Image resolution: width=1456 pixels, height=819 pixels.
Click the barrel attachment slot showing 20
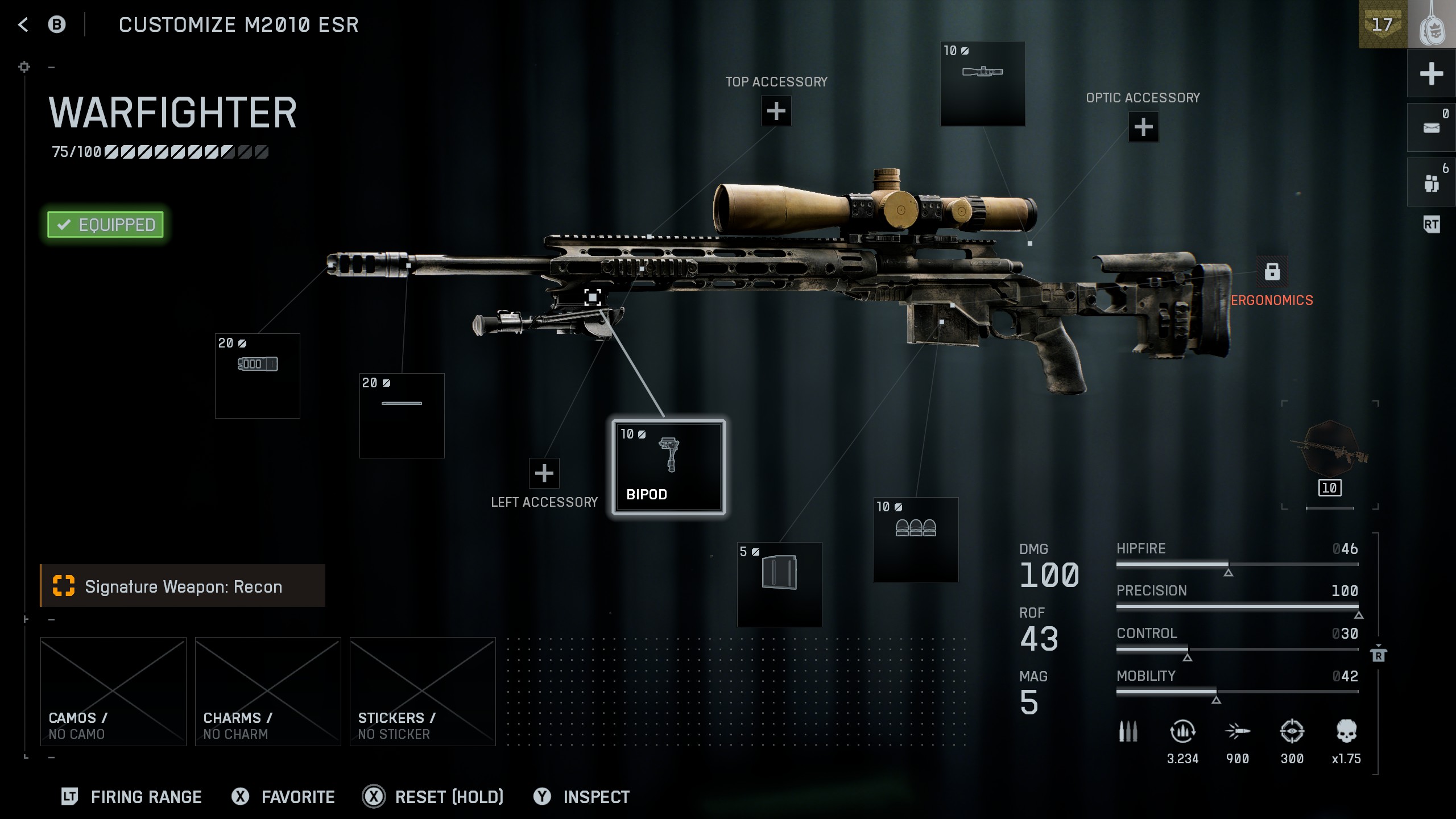[x=401, y=415]
